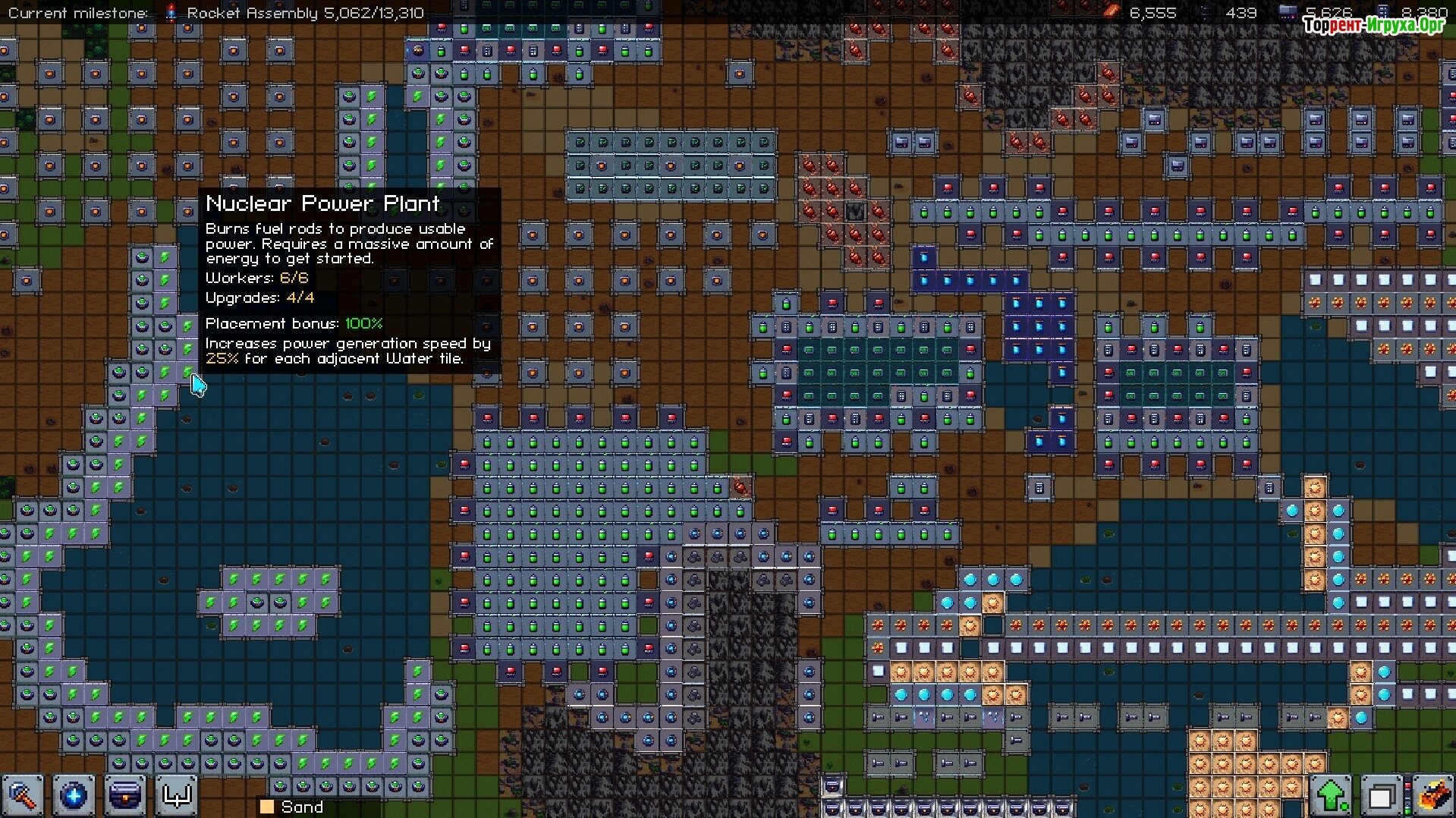Select the blue orb button

[x=74, y=796]
